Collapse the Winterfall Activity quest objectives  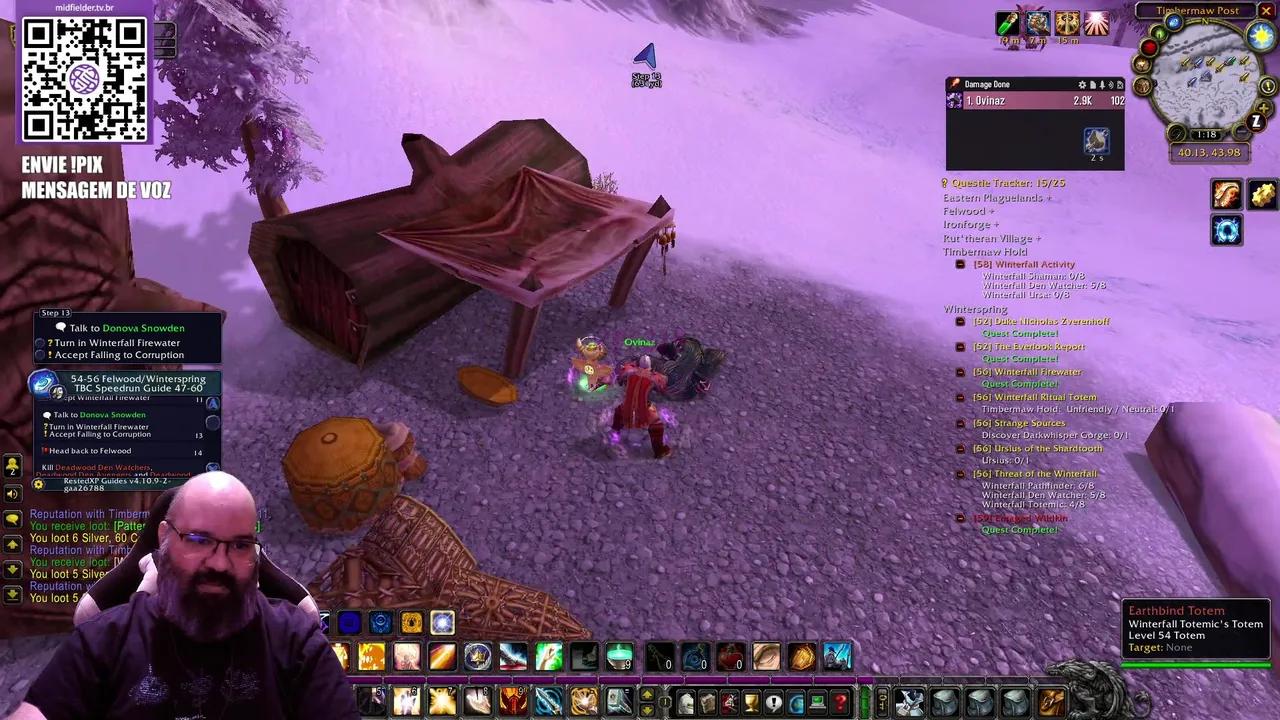(x=960, y=265)
